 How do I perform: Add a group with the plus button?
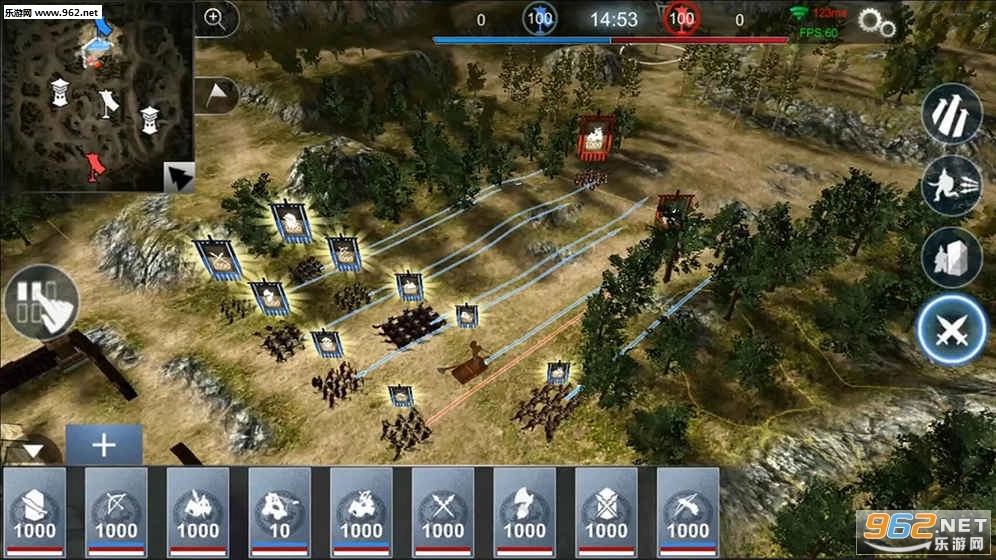(104, 445)
